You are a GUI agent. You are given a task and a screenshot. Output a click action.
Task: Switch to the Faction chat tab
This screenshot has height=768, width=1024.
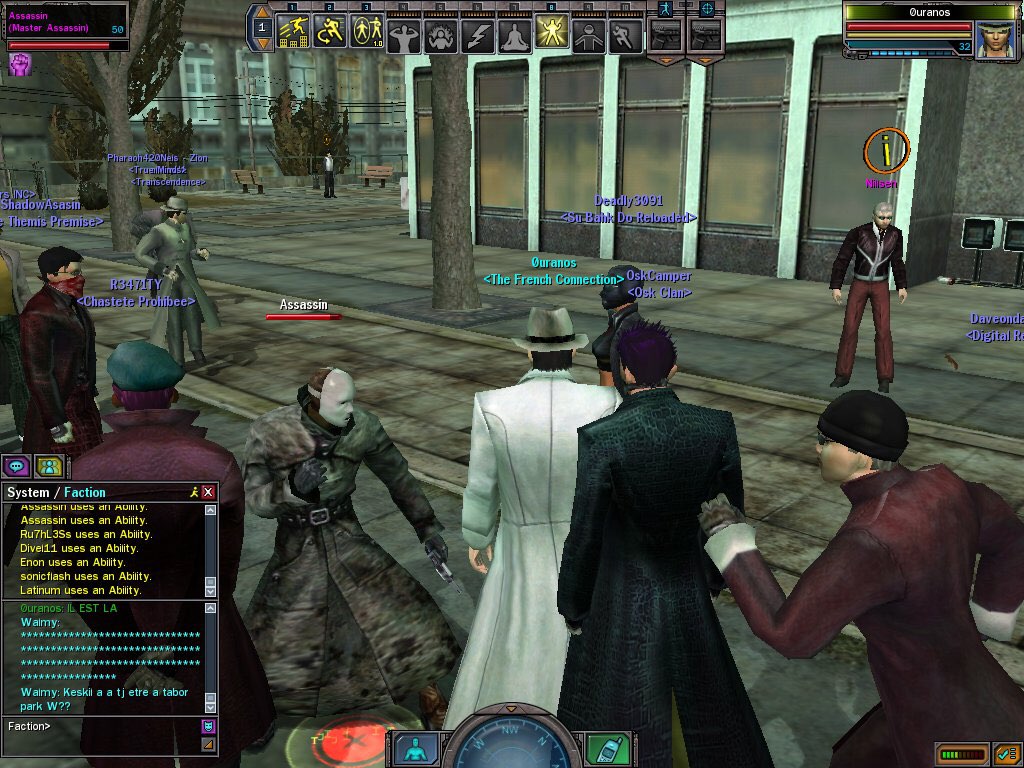click(x=85, y=492)
